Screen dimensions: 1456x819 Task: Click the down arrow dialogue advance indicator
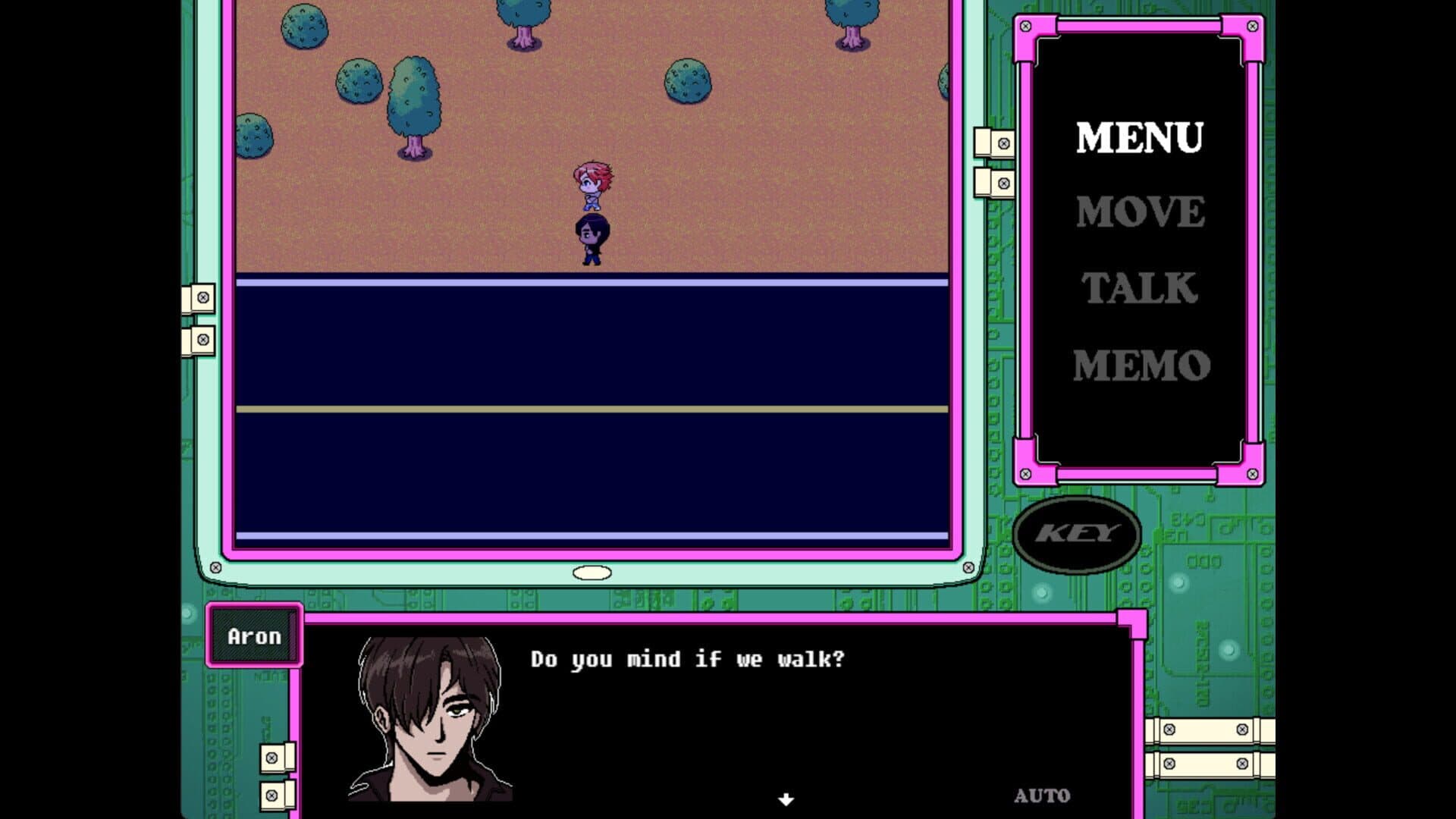pyautogui.click(x=785, y=798)
